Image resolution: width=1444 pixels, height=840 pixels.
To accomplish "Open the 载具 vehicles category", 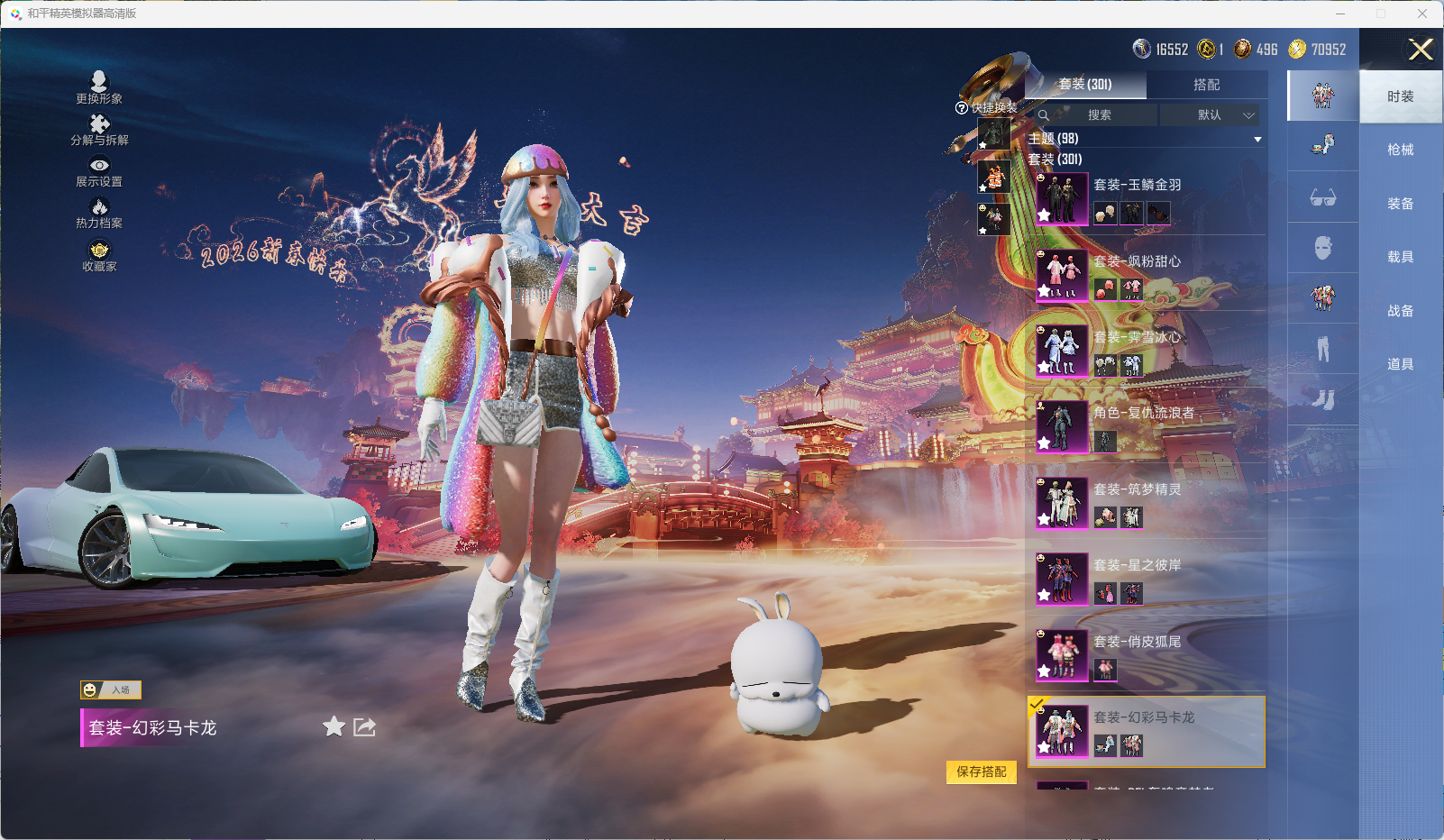I will point(1400,257).
